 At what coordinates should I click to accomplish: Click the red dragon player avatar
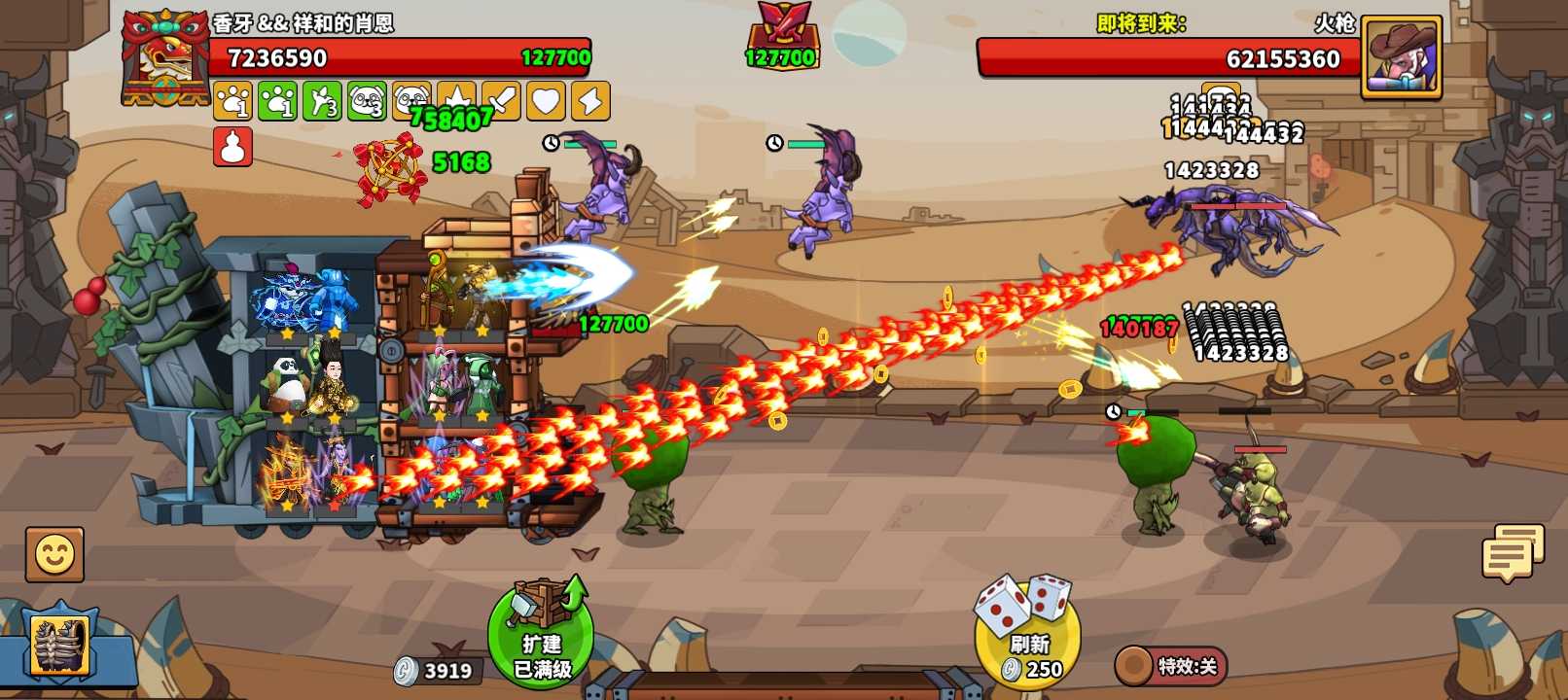click(x=164, y=56)
